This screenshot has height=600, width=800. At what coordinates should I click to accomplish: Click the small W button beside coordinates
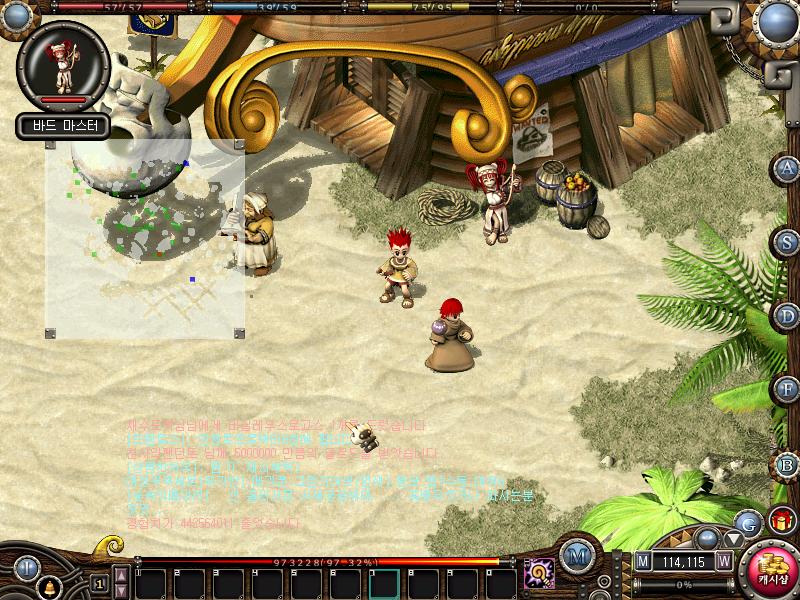pyautogui.click(x=723, y=562)
